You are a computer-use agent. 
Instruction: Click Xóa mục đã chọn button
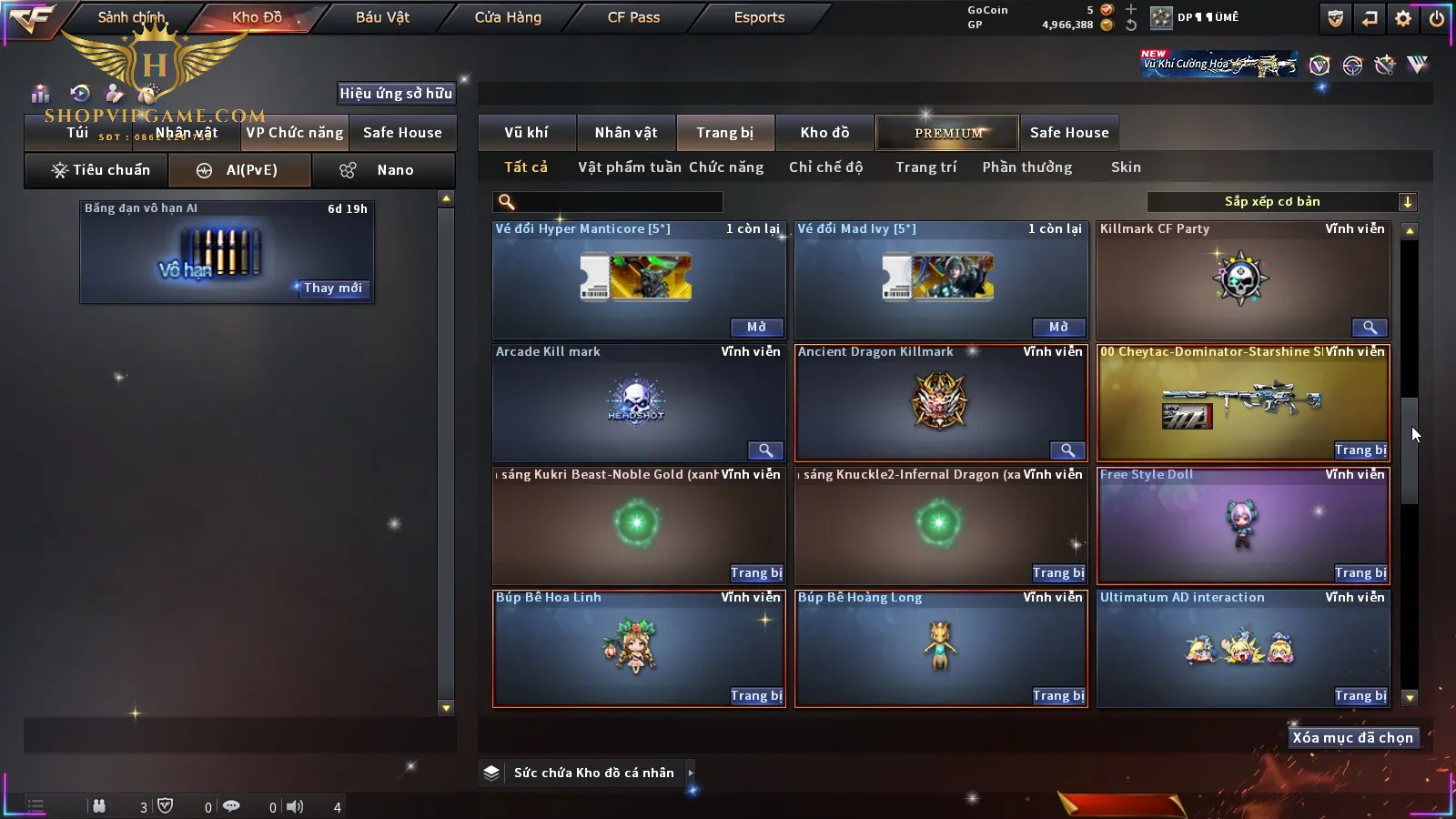tap(1352, 738)
